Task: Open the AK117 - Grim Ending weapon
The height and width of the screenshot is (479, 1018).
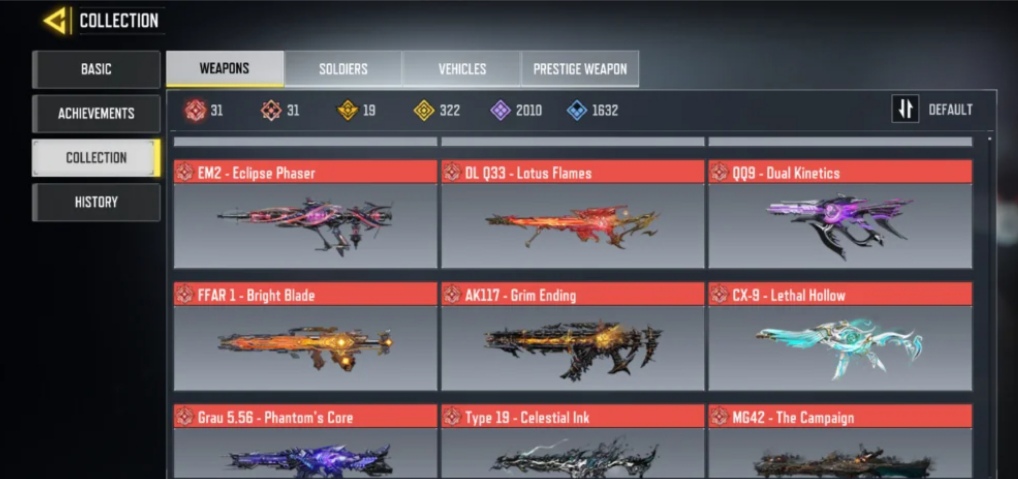Action: tap(572, 337)
